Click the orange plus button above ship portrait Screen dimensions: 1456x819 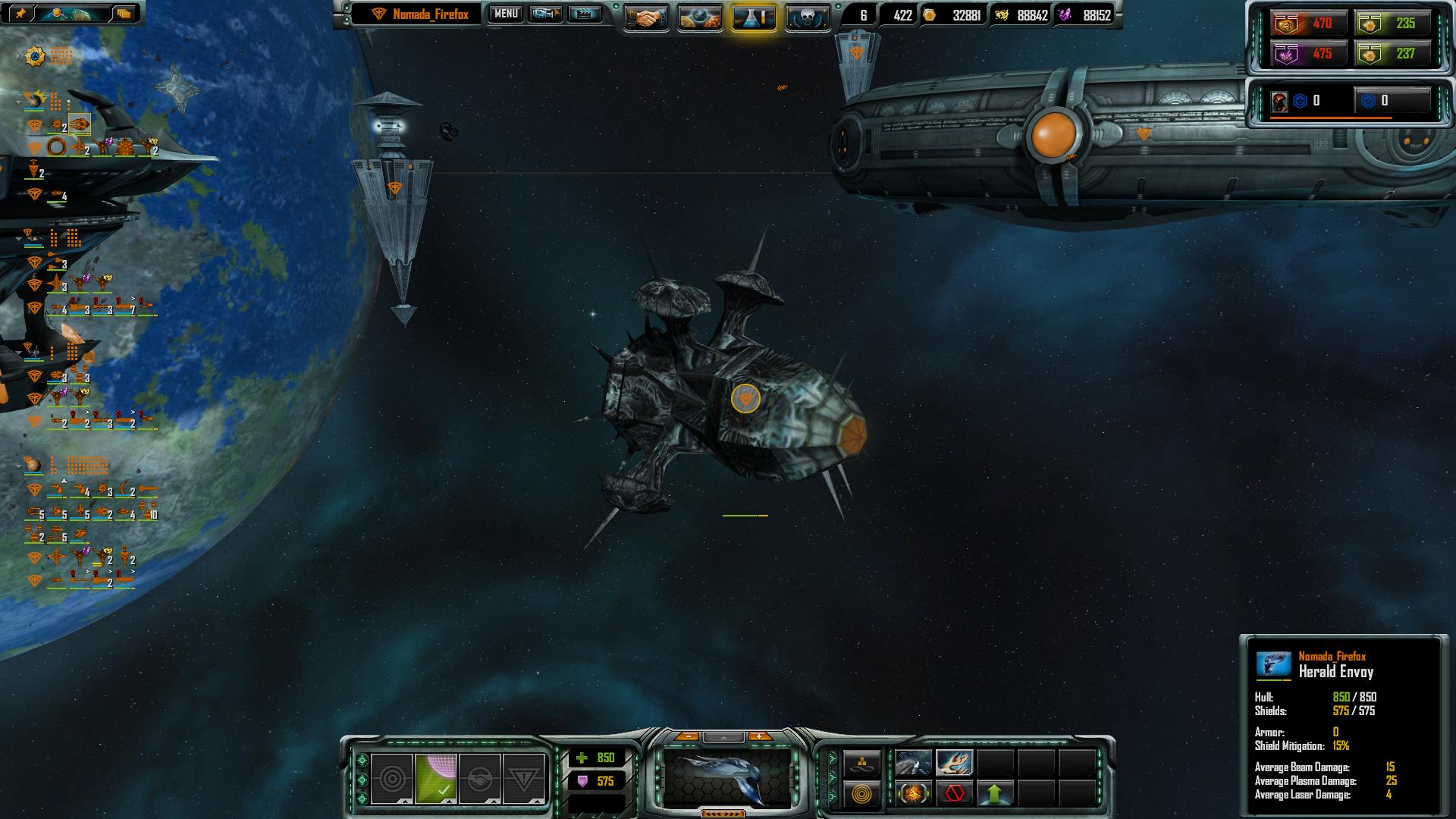pyautogui.click(x=760, y=736)
